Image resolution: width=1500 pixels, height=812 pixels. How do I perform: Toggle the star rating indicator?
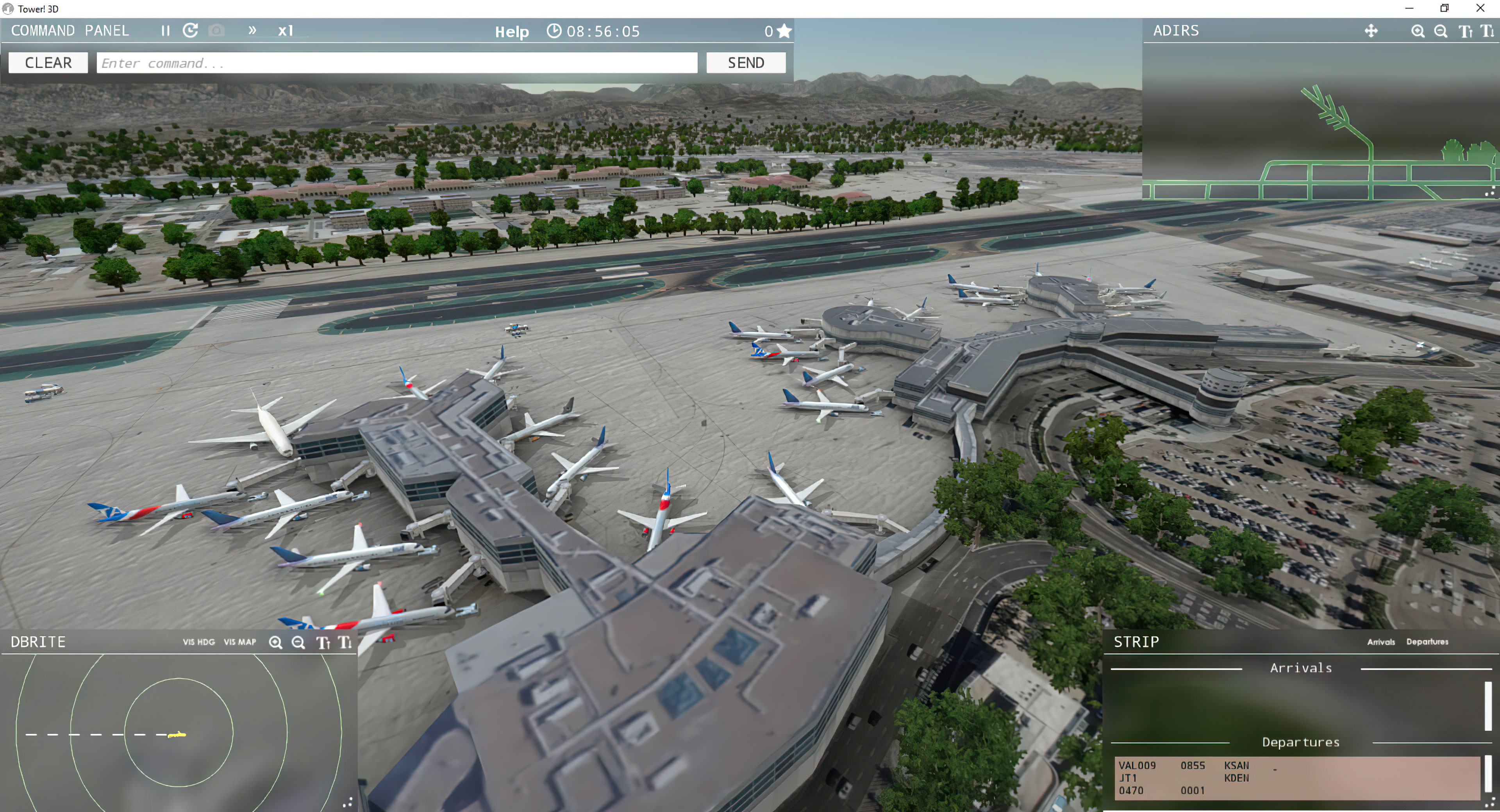point(784,31)
